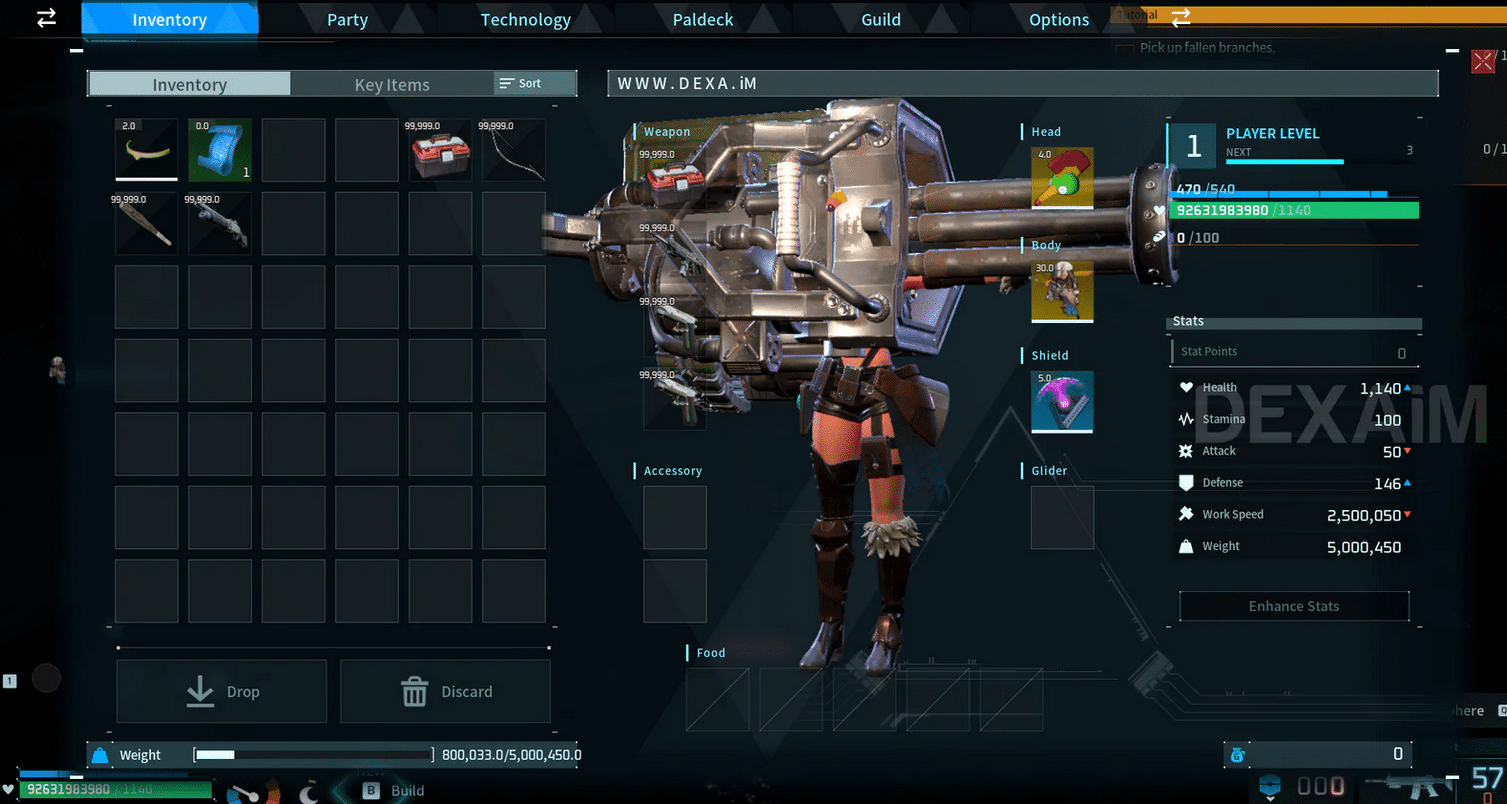This screenshot has width=1507, height=804.
Task: Select the gold curved item inventory slot
Action: 146,150
